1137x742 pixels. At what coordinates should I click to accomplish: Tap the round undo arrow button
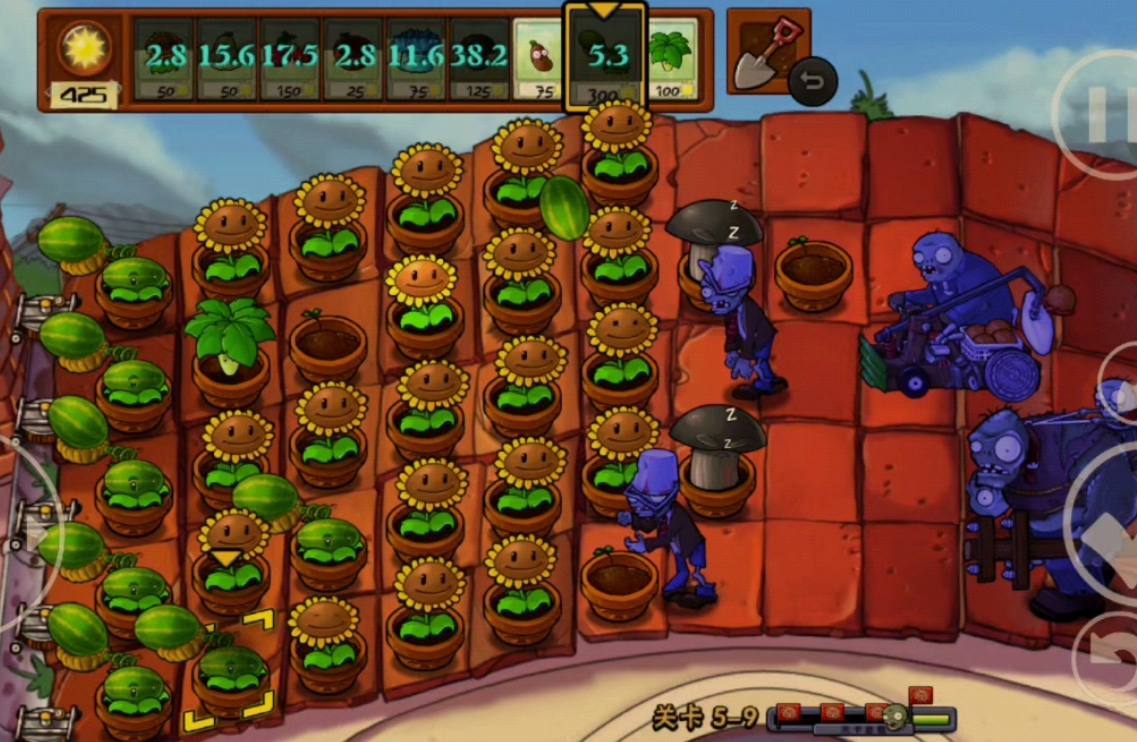coord(812,82)
